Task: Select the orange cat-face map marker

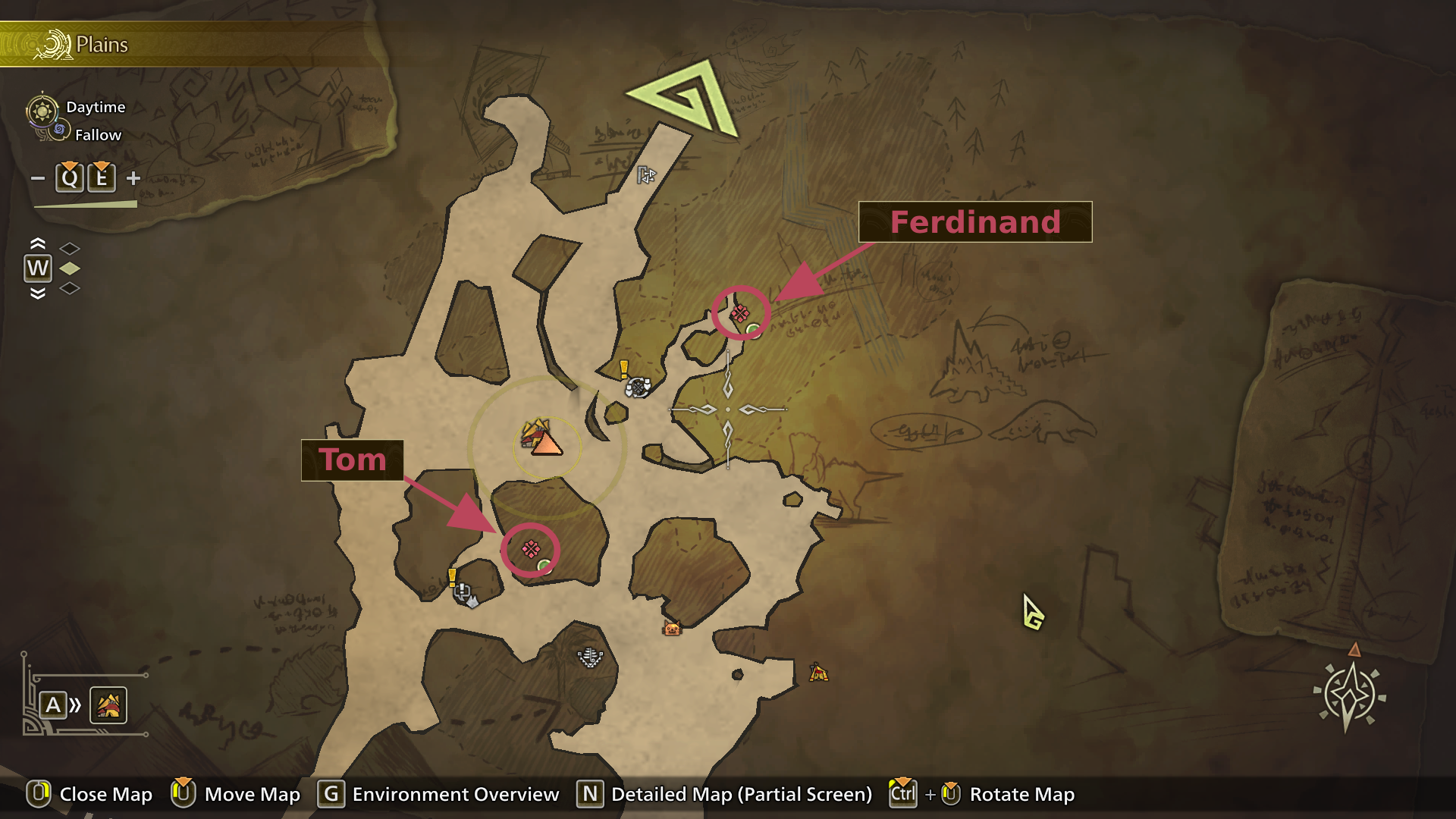Action: 672,628
